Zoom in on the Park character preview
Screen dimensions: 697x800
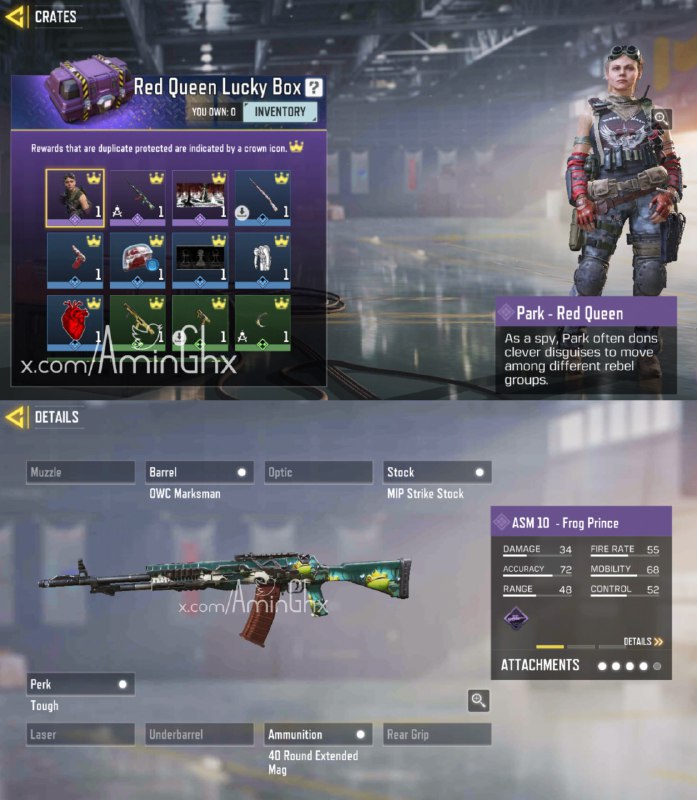click(x=661, y=118)
